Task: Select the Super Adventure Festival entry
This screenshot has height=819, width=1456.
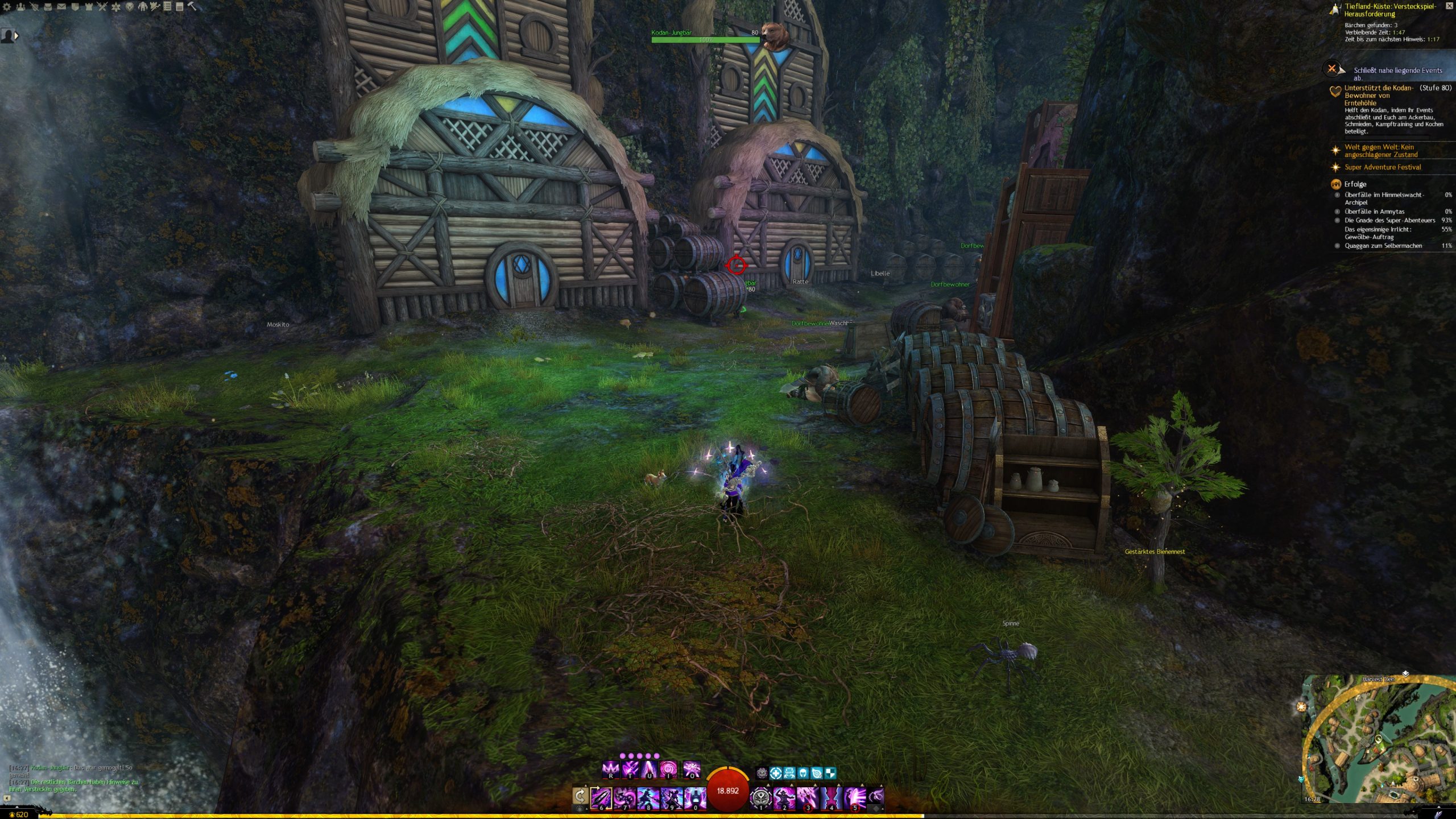Action: [1382, 167]
